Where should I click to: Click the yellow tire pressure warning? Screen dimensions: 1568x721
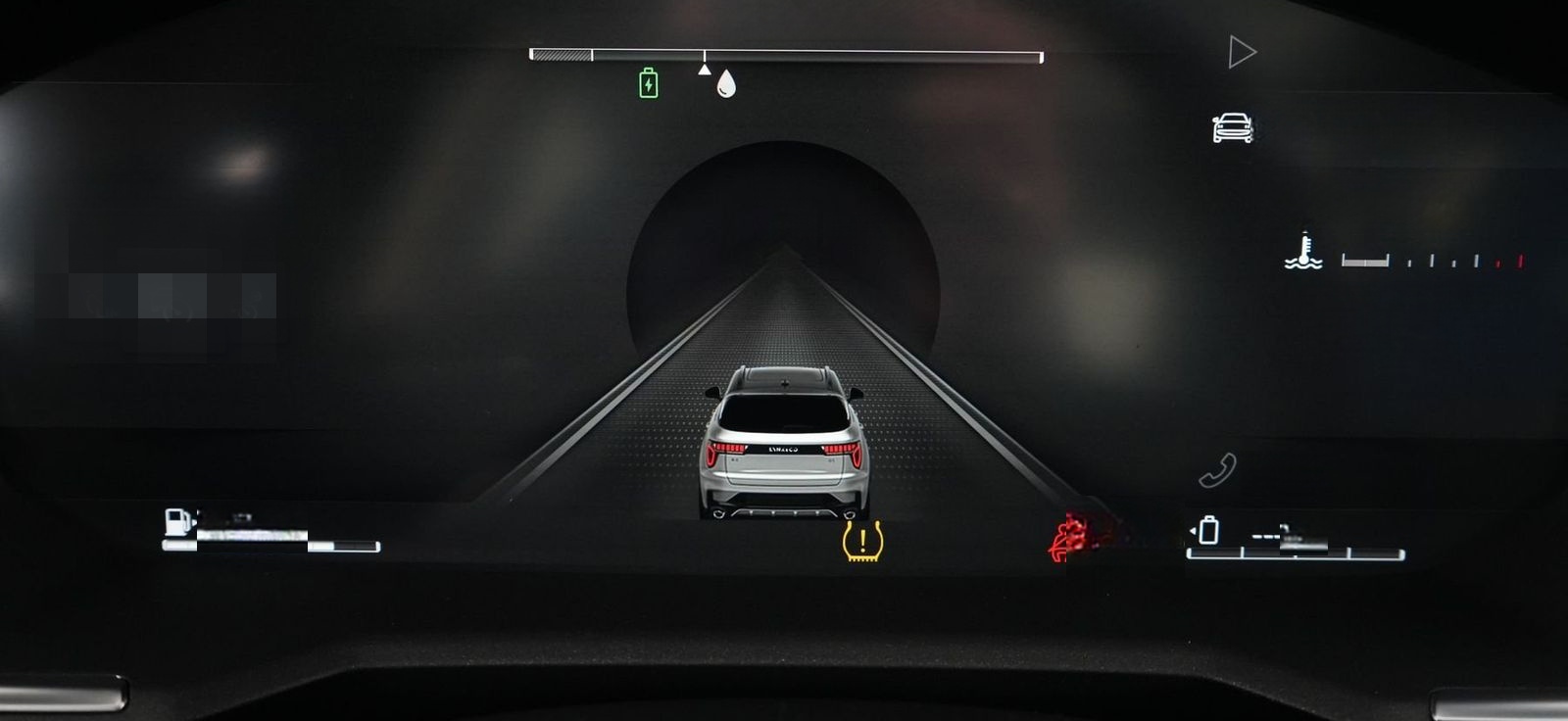862,541
